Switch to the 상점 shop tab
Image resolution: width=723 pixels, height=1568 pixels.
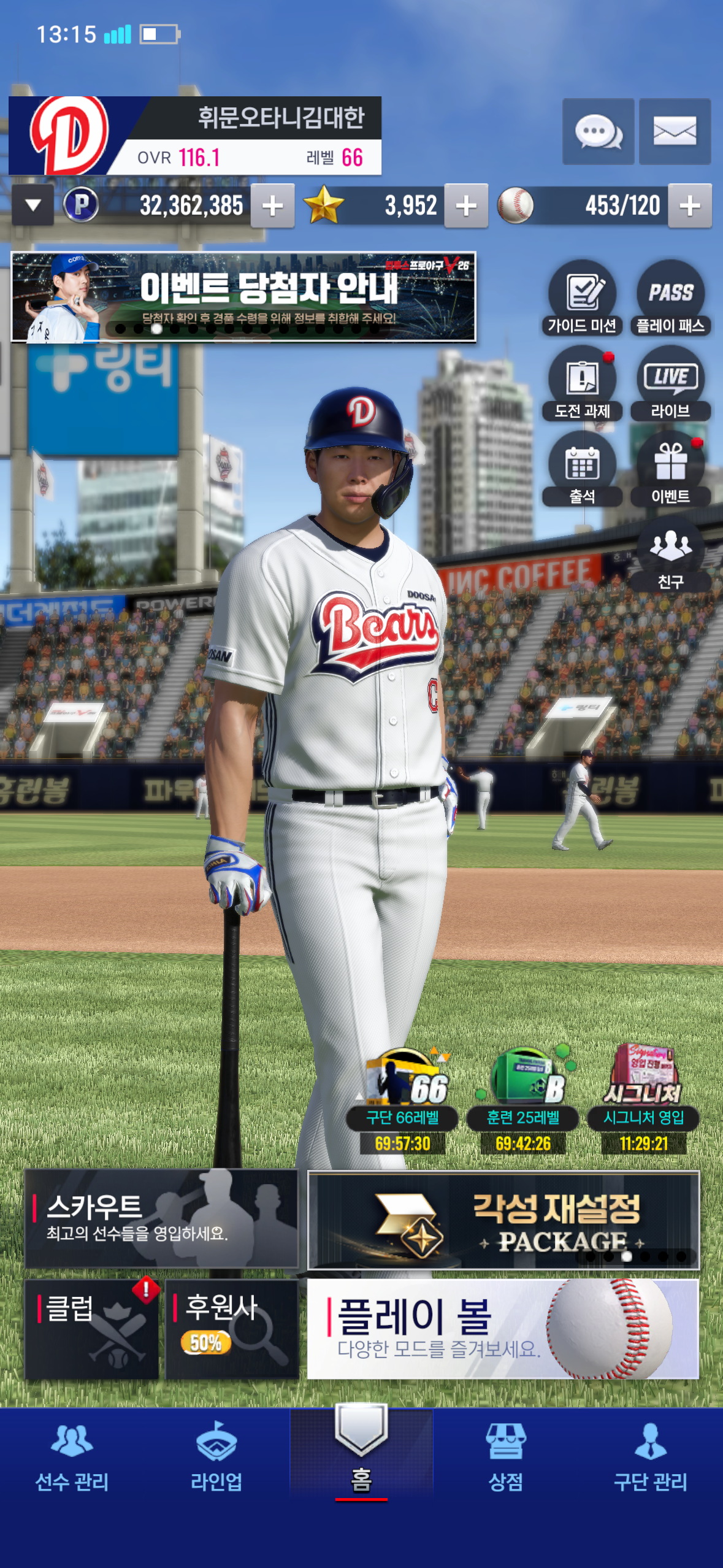(x=505, y=1456)
